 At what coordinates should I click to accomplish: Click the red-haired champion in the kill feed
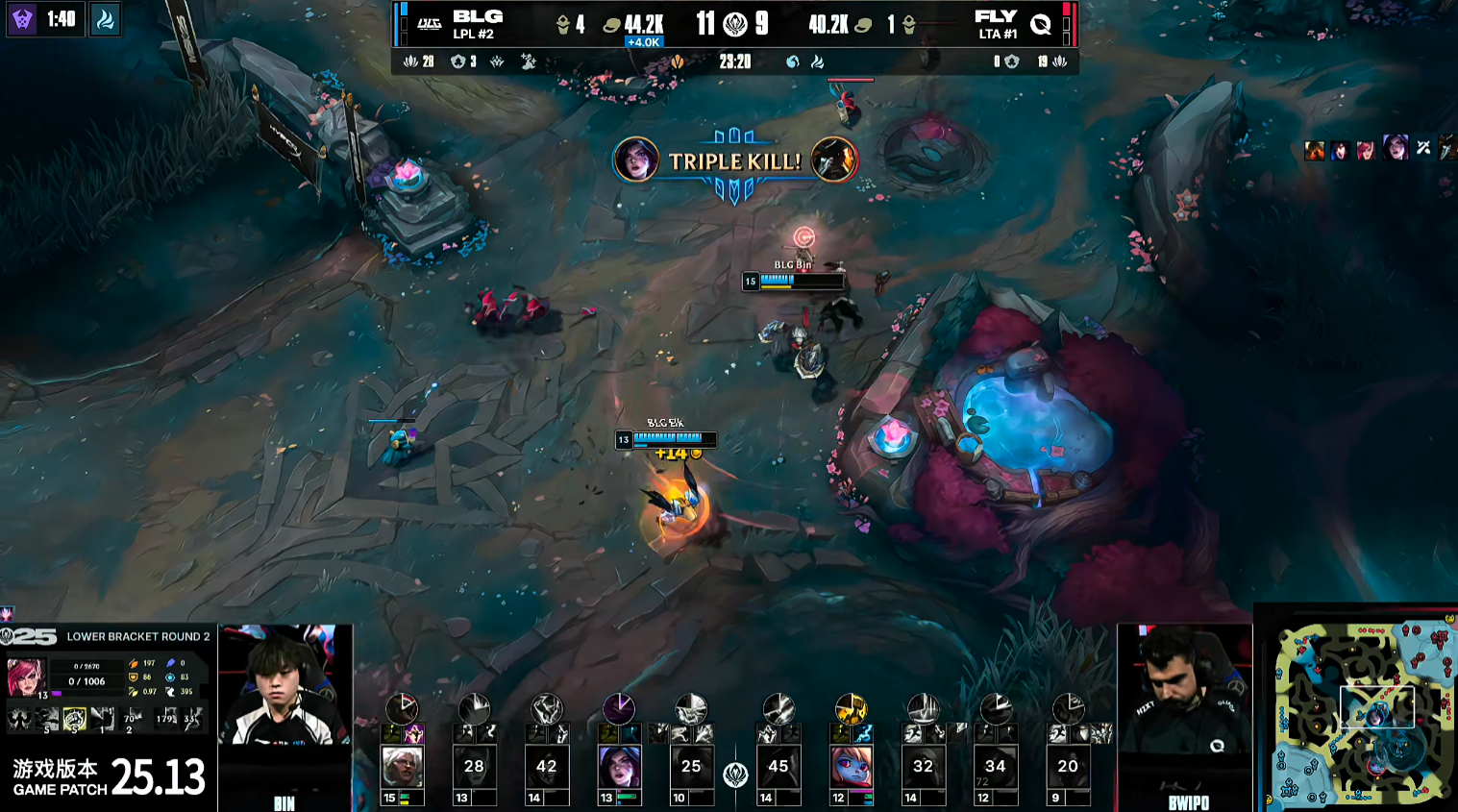coord(1366,149)
